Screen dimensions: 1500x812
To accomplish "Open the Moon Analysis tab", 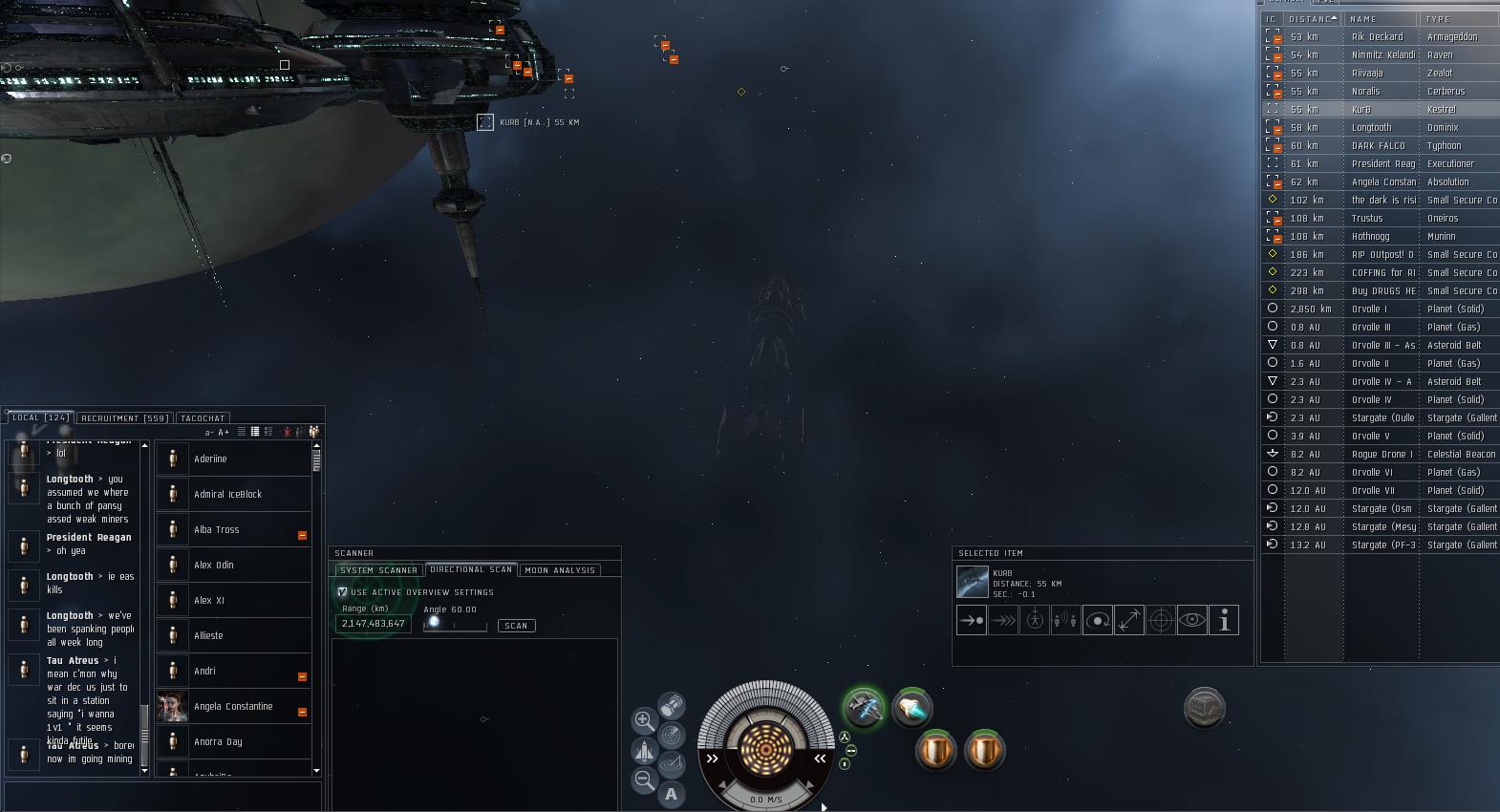I will coord(560,570).
